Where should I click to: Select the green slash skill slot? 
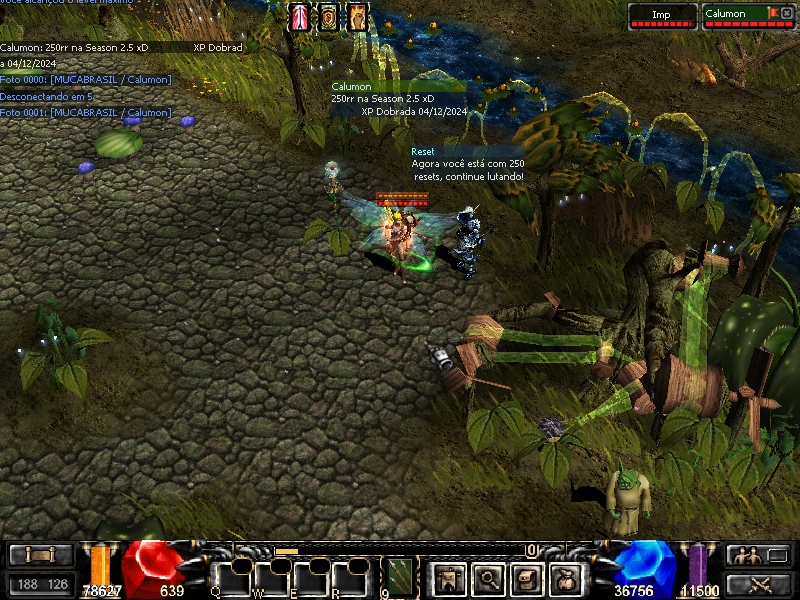401,577
